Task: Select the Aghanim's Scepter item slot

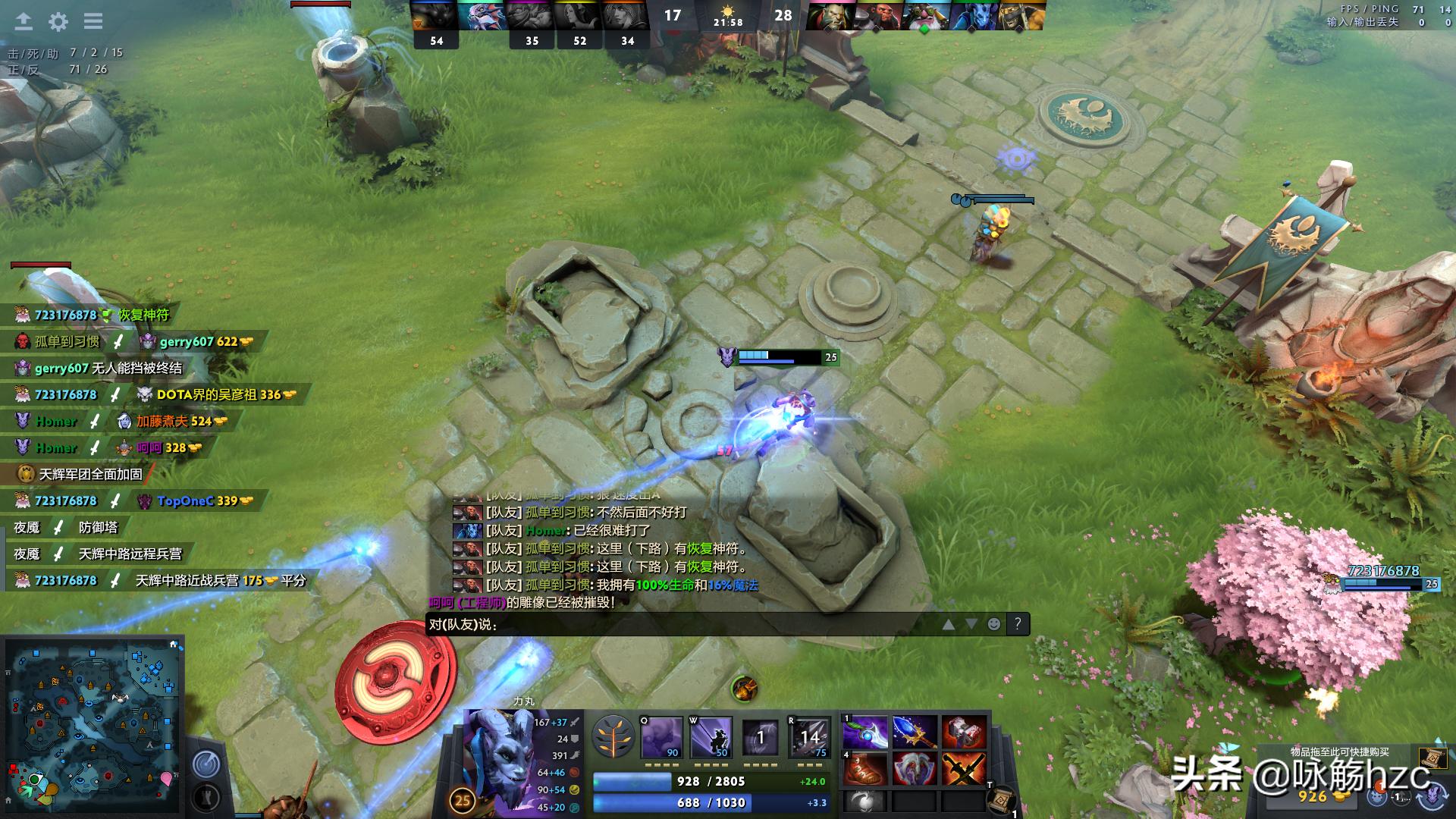Action: coord(914,733)
